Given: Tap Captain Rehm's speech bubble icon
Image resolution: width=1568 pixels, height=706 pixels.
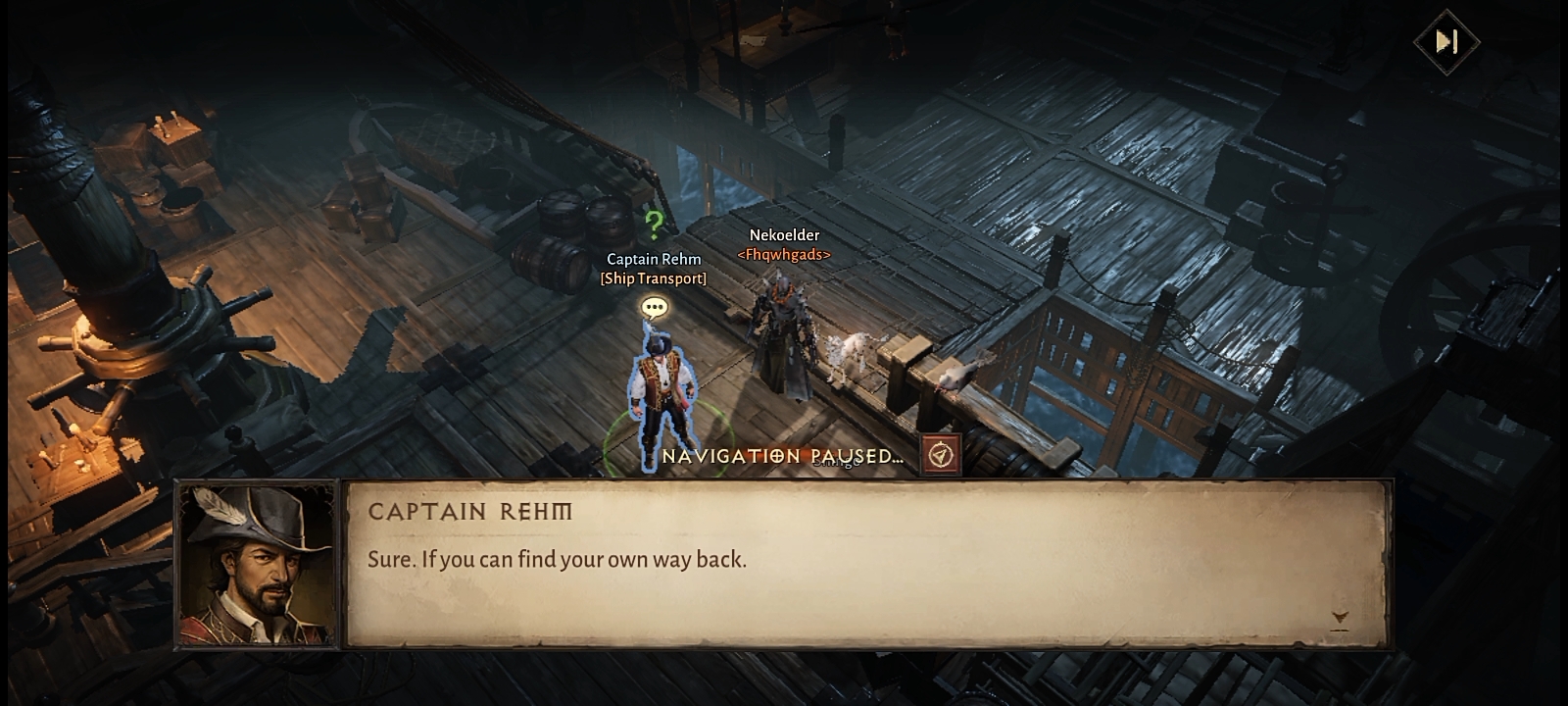Looking at the screenshot, I should pyautogui.click(x=654, y=308).
